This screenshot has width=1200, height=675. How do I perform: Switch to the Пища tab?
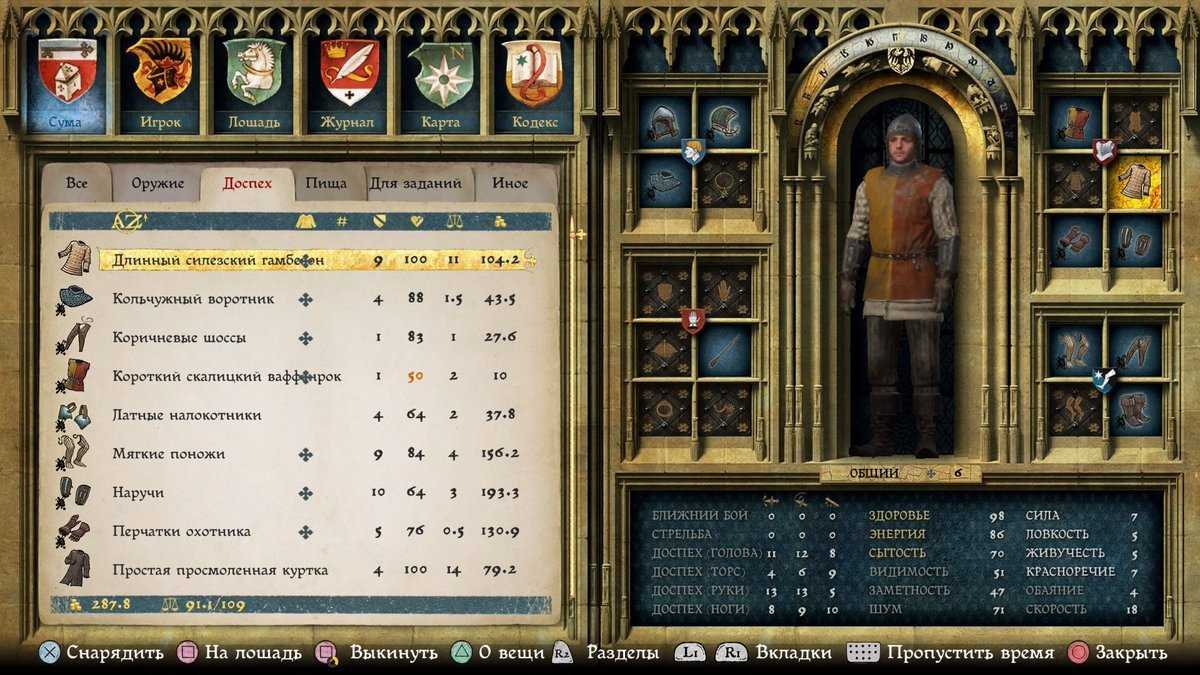point(327,184)
